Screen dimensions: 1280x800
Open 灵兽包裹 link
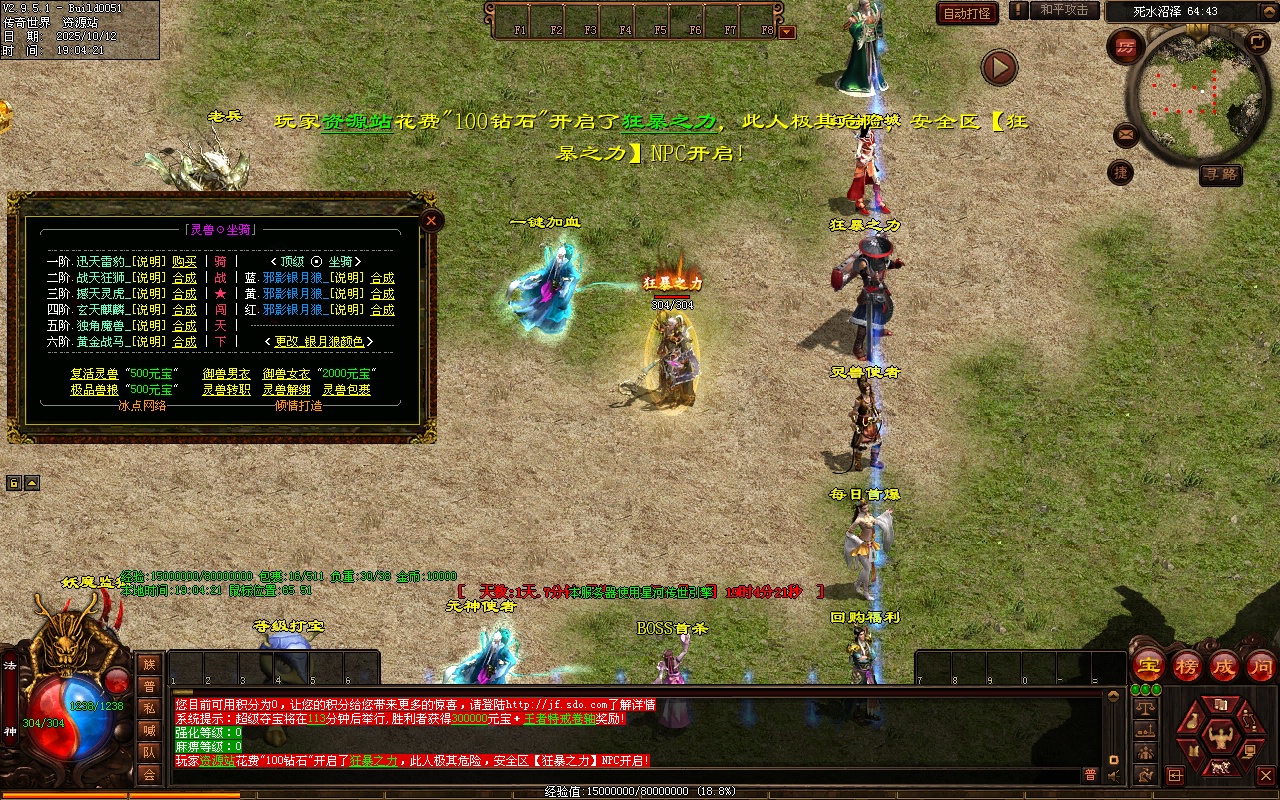[x=346, y=390]
